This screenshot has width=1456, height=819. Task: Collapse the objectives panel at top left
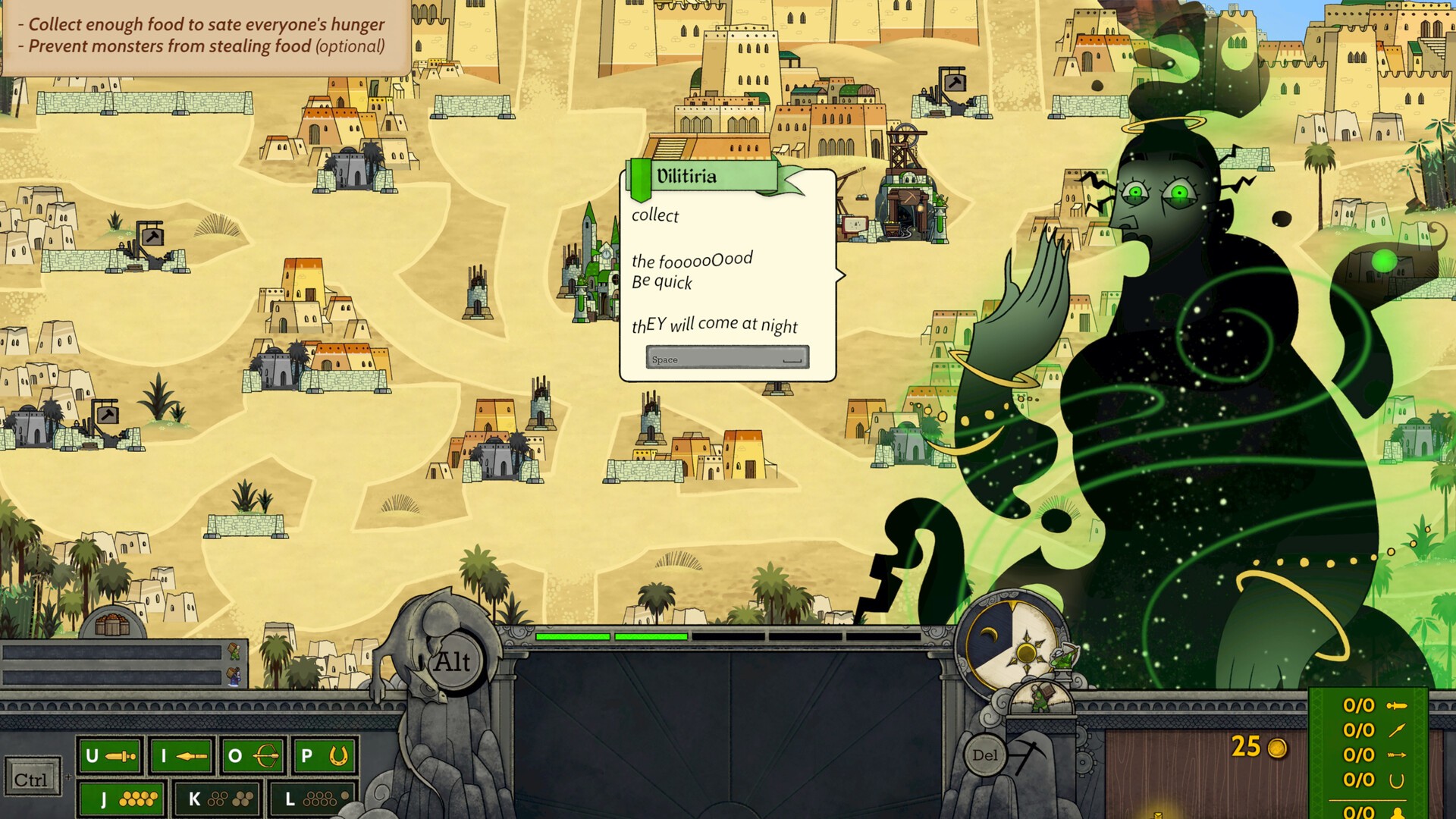tap(201, 34)
